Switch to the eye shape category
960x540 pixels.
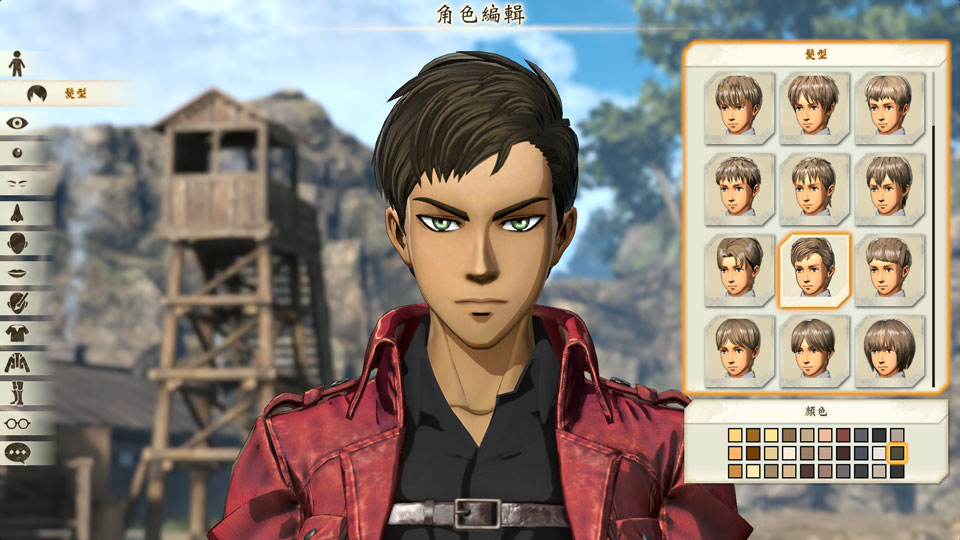pos(17,123)
